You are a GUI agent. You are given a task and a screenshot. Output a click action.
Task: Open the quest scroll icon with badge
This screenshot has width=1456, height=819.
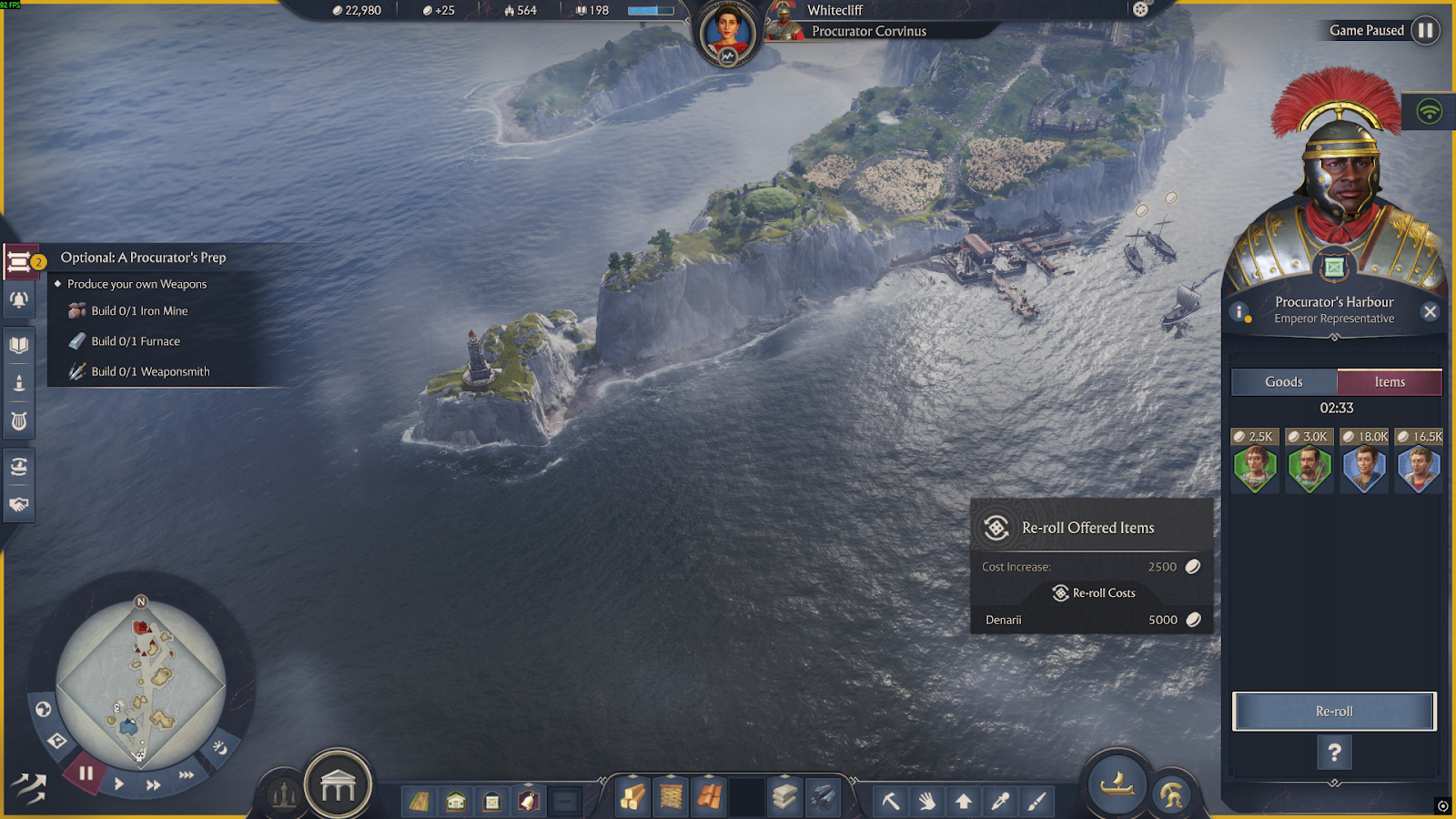click(20, 263)
